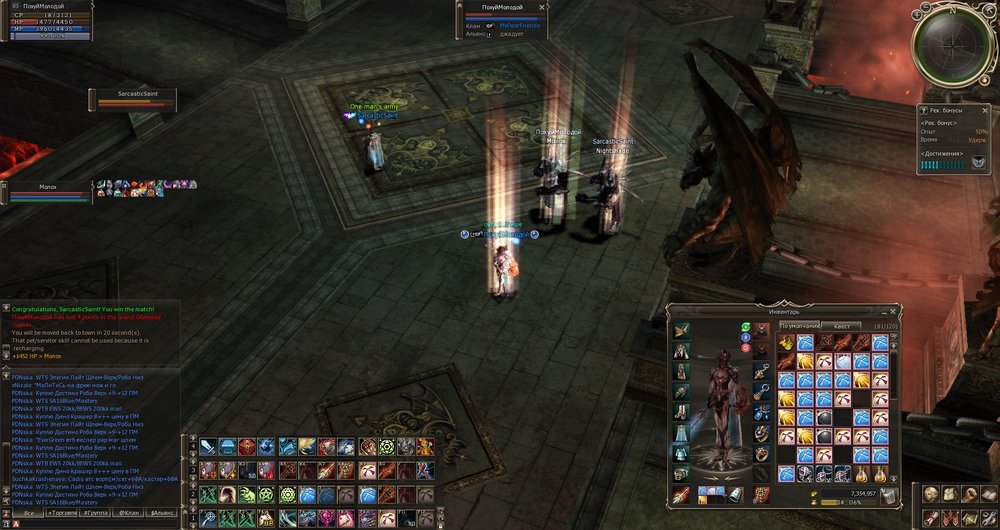Activate the sword skill on the hotbar
The height and width of the screenshot is (530, 1000).
(x=208, y=447)
